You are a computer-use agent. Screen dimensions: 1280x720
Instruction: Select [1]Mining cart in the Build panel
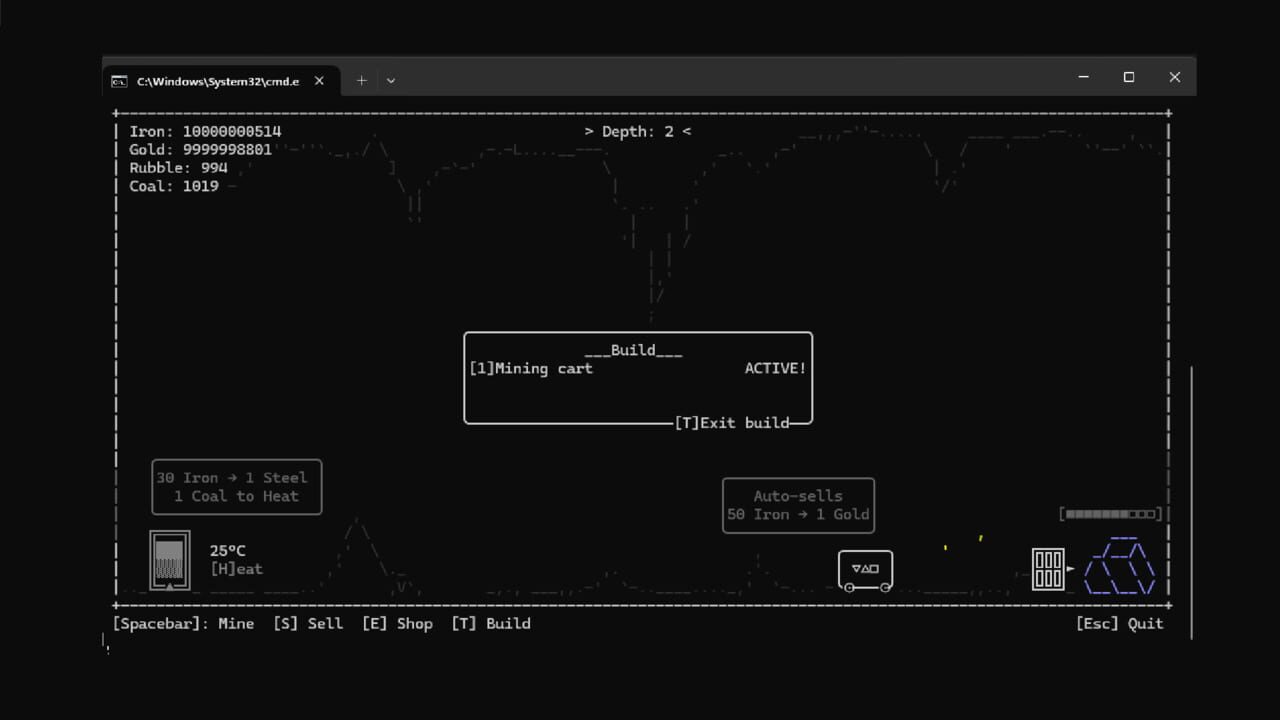tap(530, 368)
